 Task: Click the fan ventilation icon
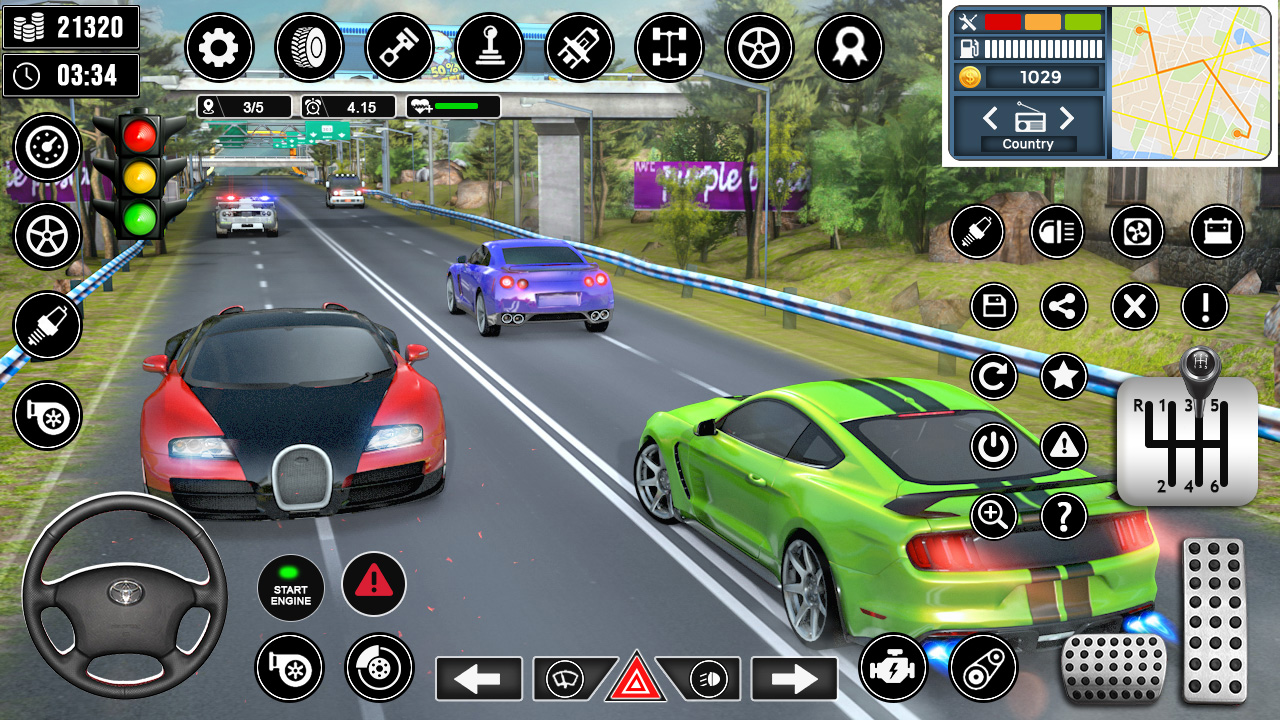click(1136, 232)
